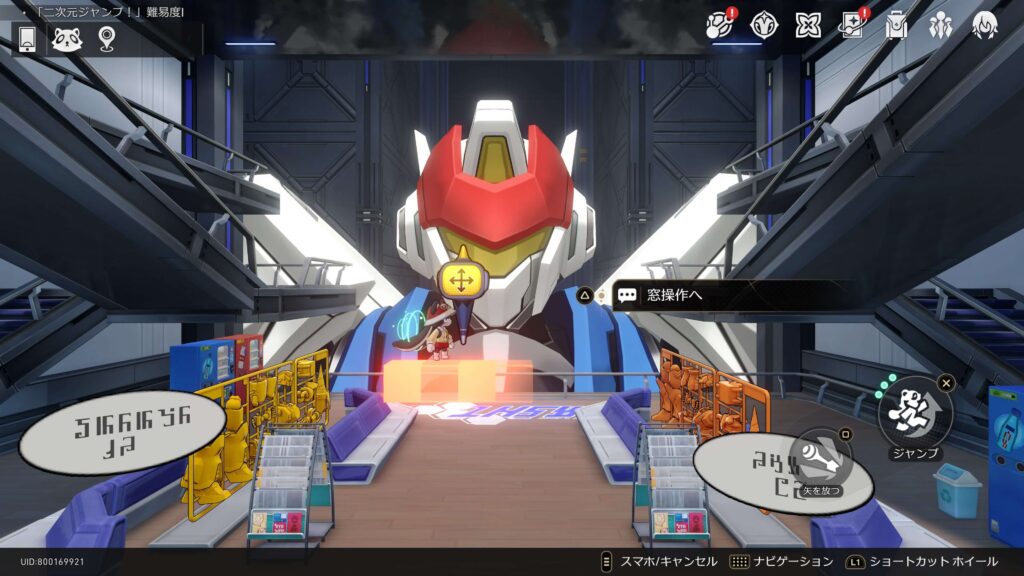Viewport: 1024px width, 576px height.
Task: Open the smartphone menu icon
Action: [27, 39]
